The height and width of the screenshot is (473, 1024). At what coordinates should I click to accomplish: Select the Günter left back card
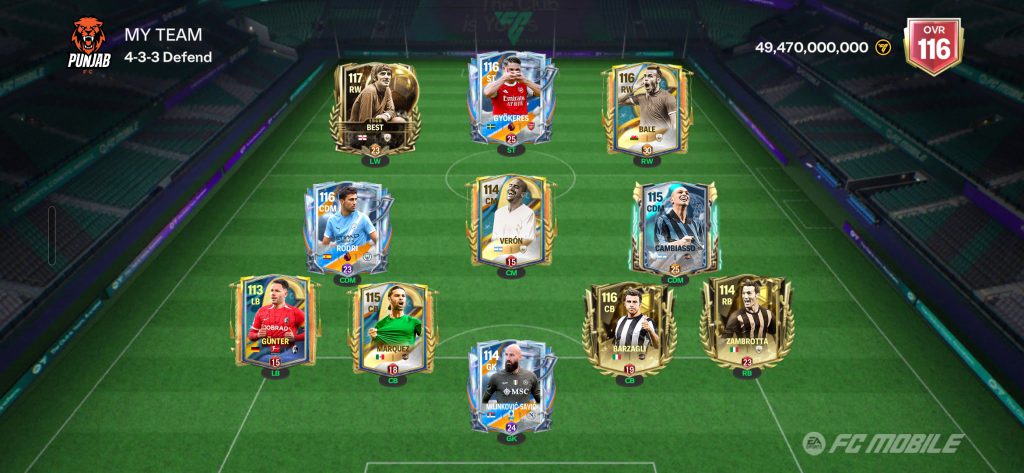276,322
